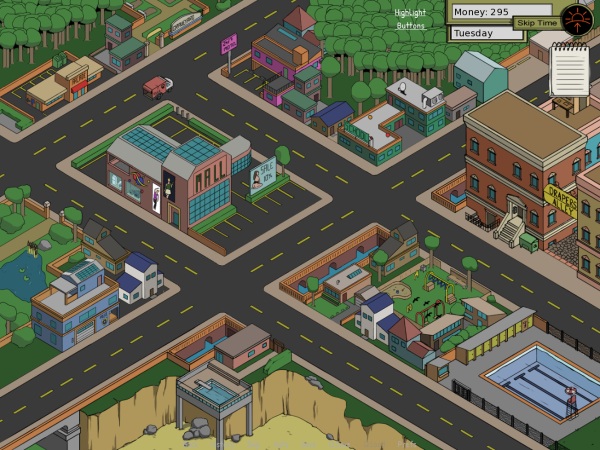Select the sunrise time-of-day icon
The width and height of the screenshot is (600, 450).
point(577,18)
